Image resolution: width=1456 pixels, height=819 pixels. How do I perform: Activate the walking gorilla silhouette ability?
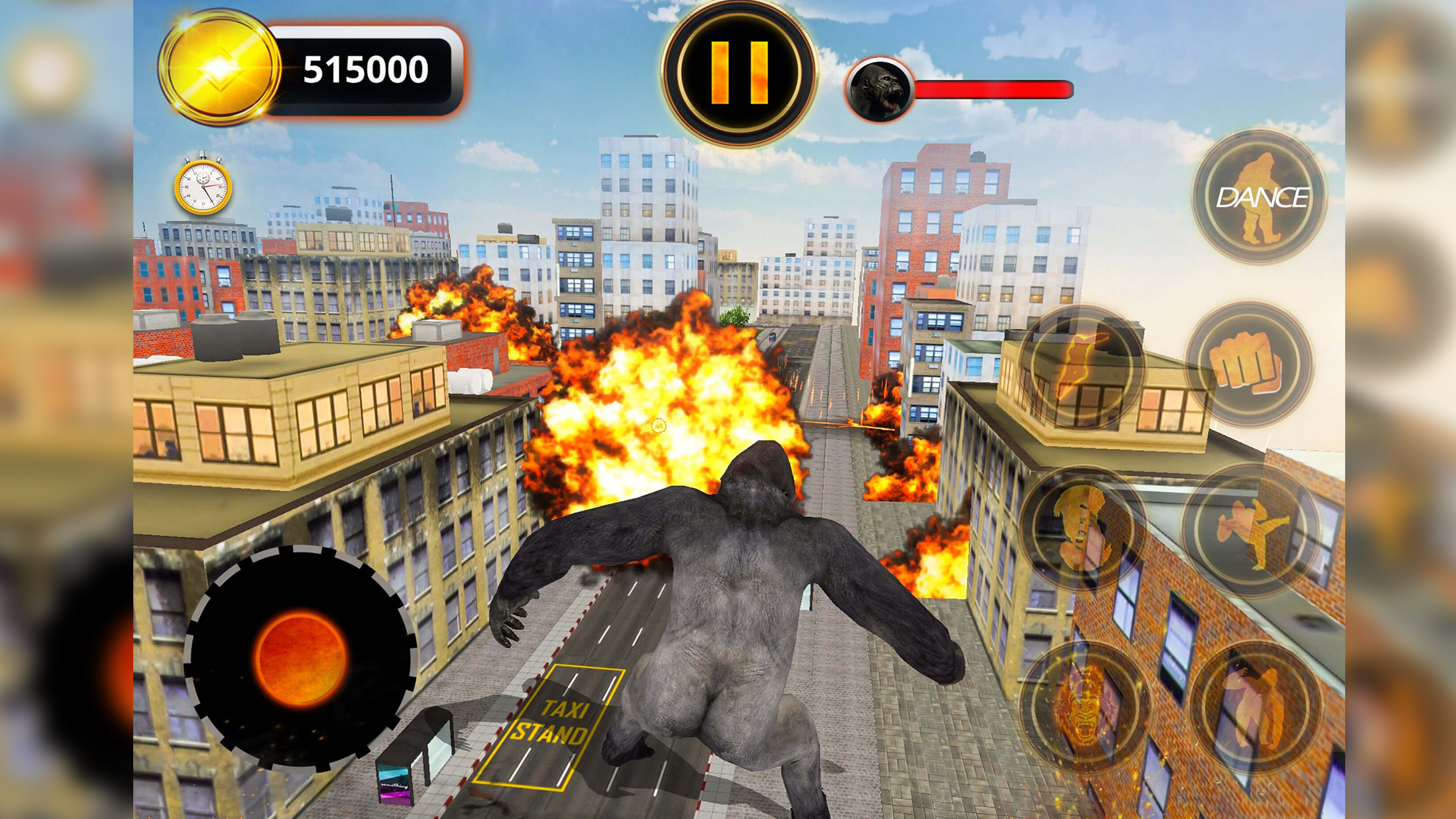tap(1254, 706)
